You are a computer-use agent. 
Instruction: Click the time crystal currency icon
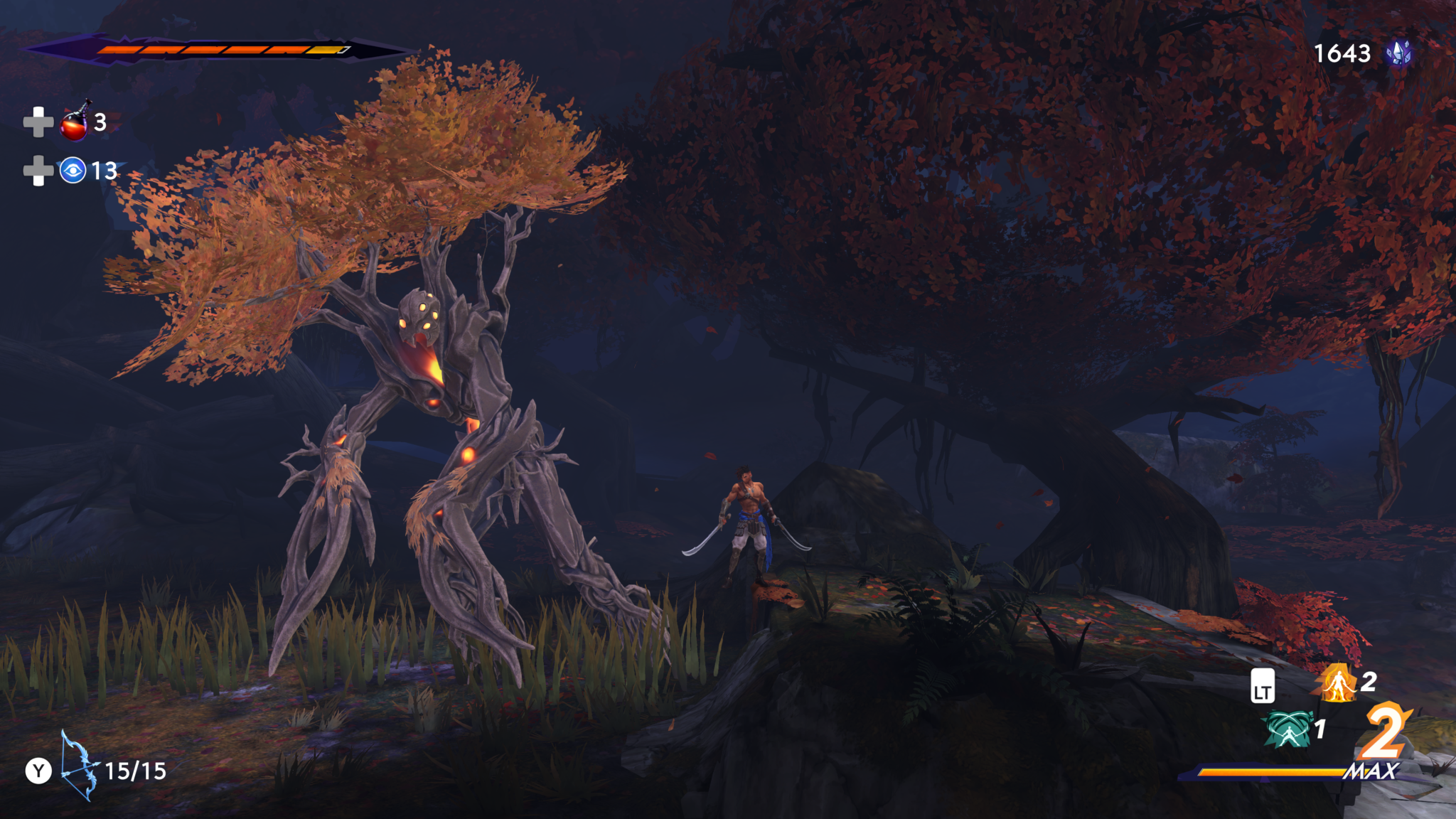[x=1398, y=53]
